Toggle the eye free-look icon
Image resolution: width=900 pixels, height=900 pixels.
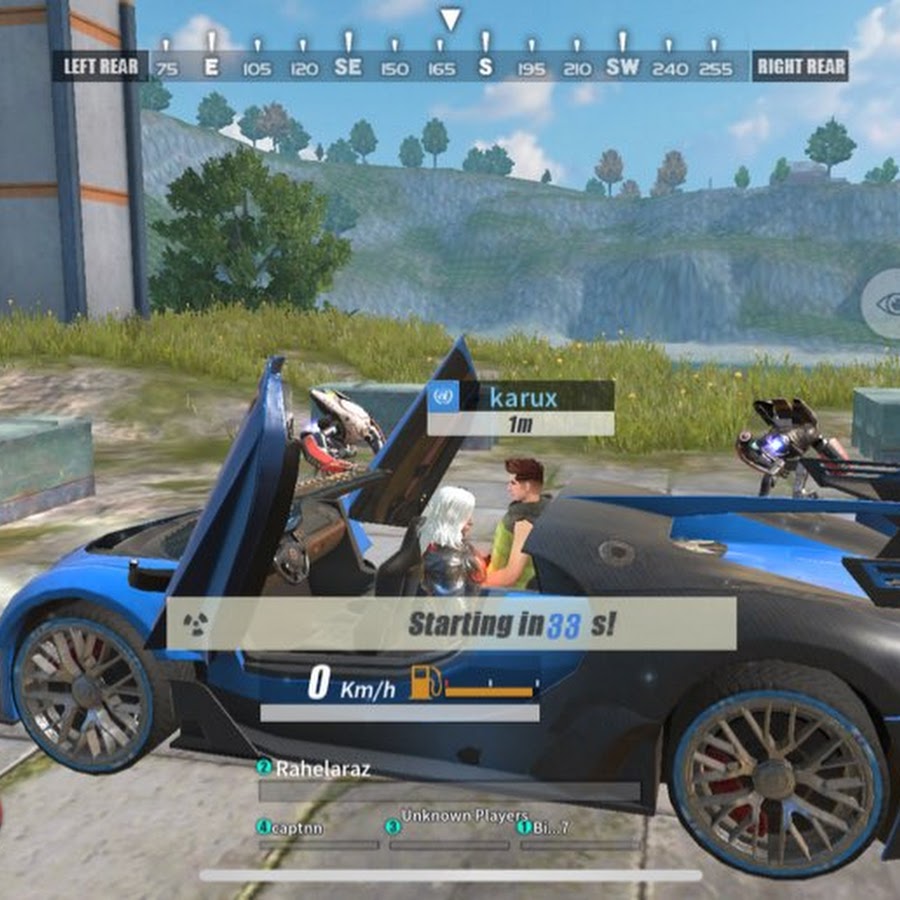[885, 305]
